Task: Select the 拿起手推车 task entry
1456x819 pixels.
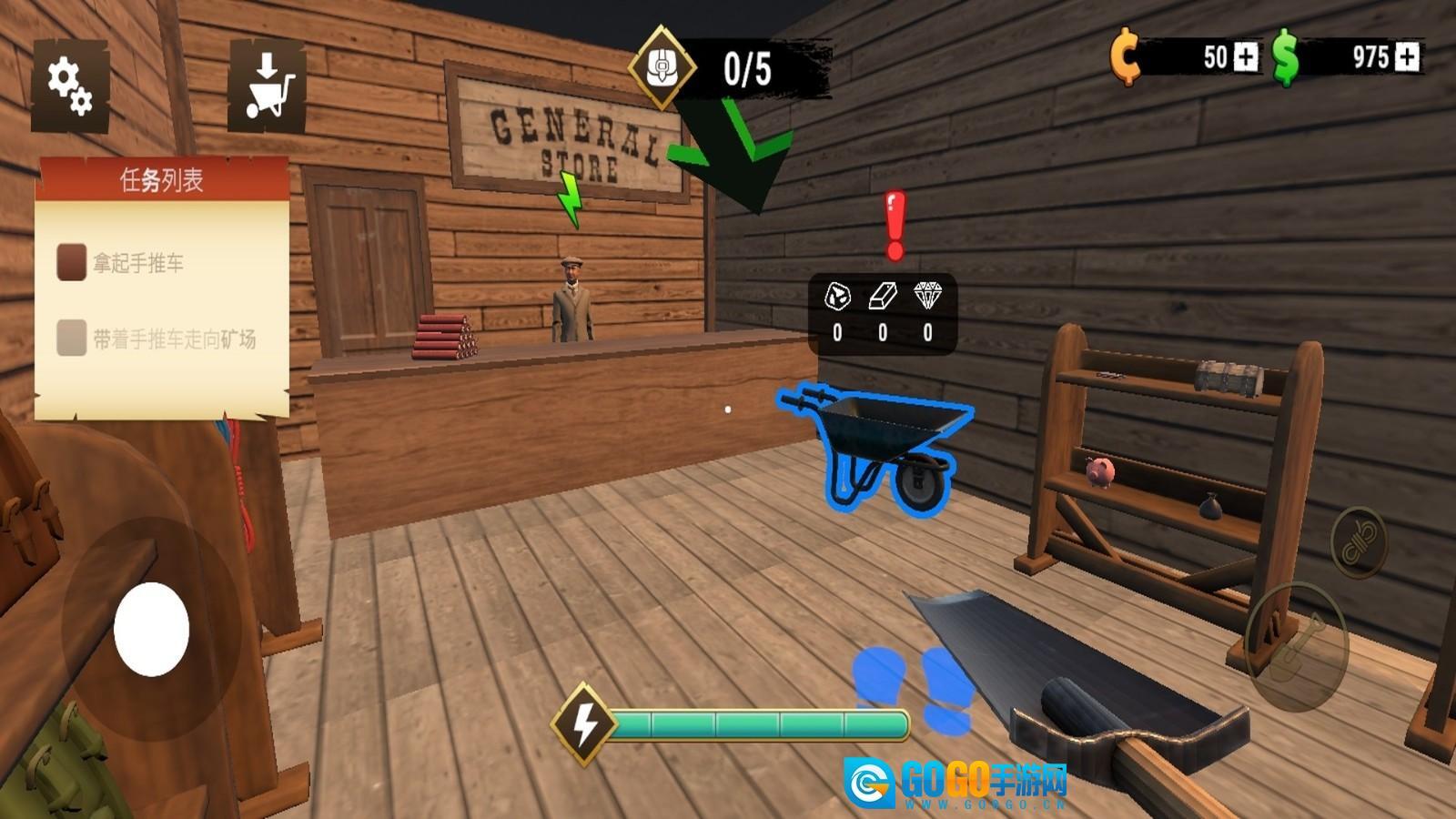Action: [138, 263]
